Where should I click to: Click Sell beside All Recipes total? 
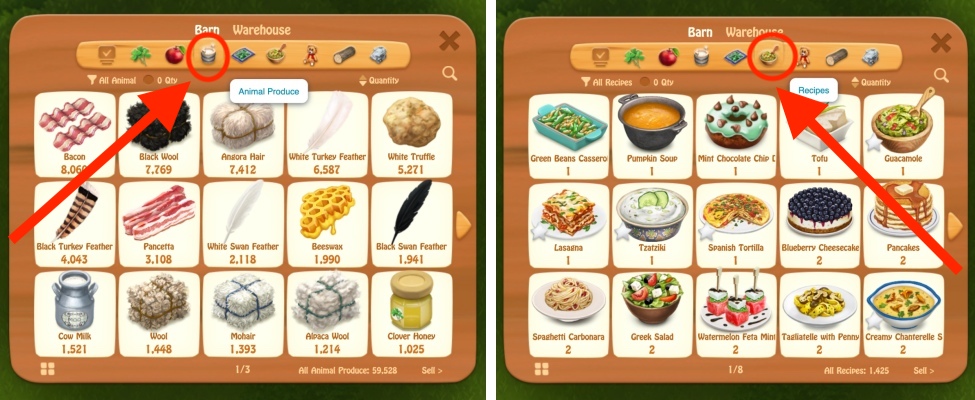tap(923, 370)
